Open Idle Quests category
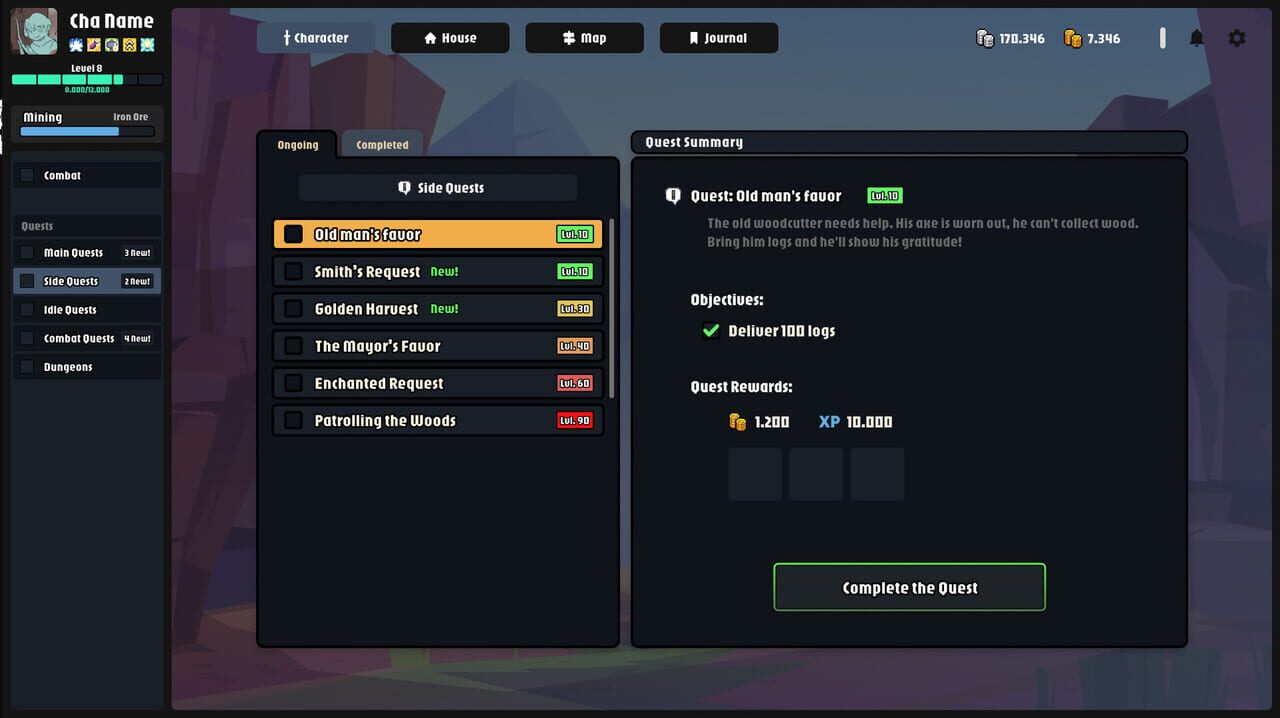Screen dimensions: 1280x718 (86, 310)
